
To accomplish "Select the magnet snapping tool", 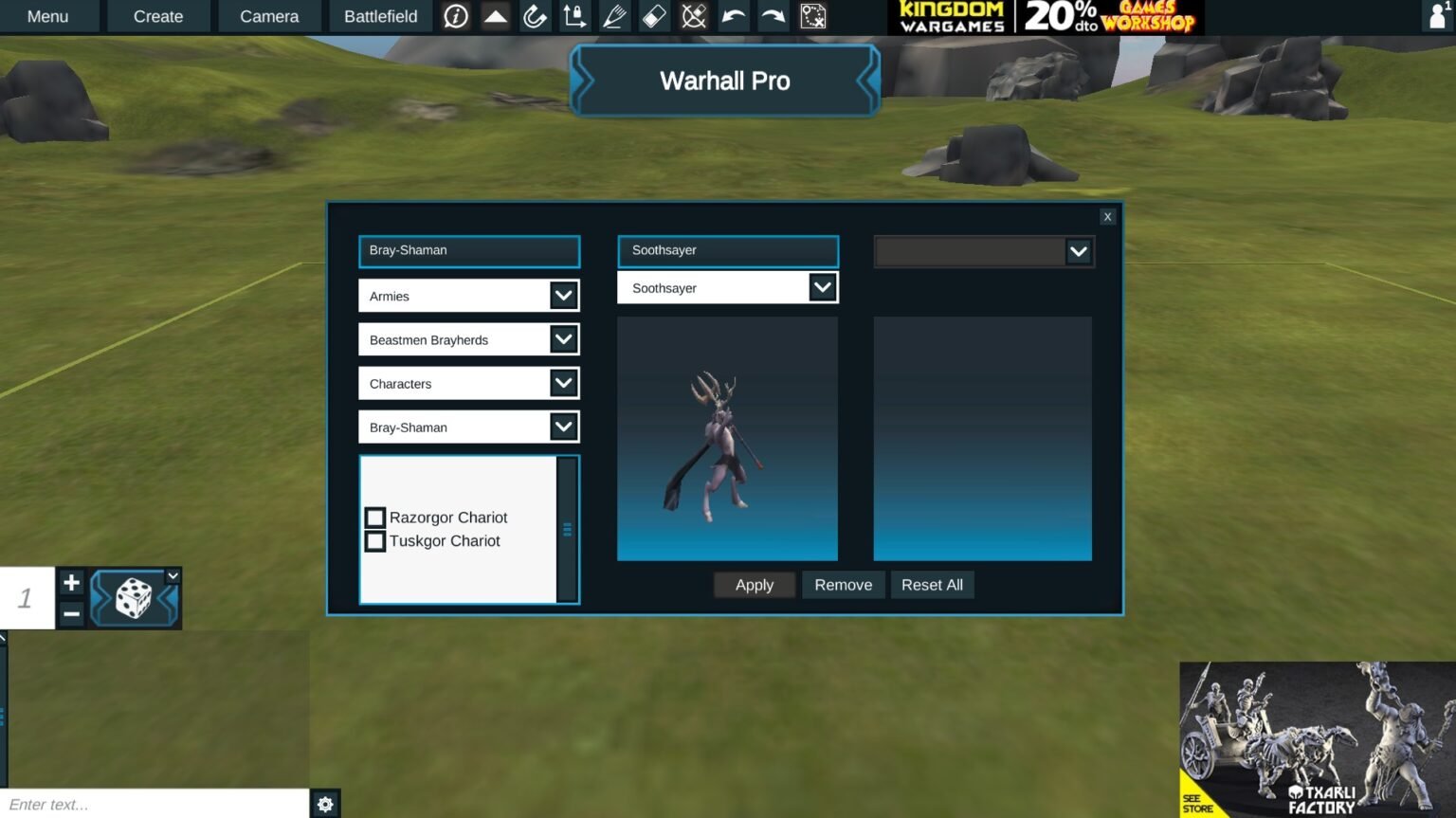I will [x=535, y=16].
